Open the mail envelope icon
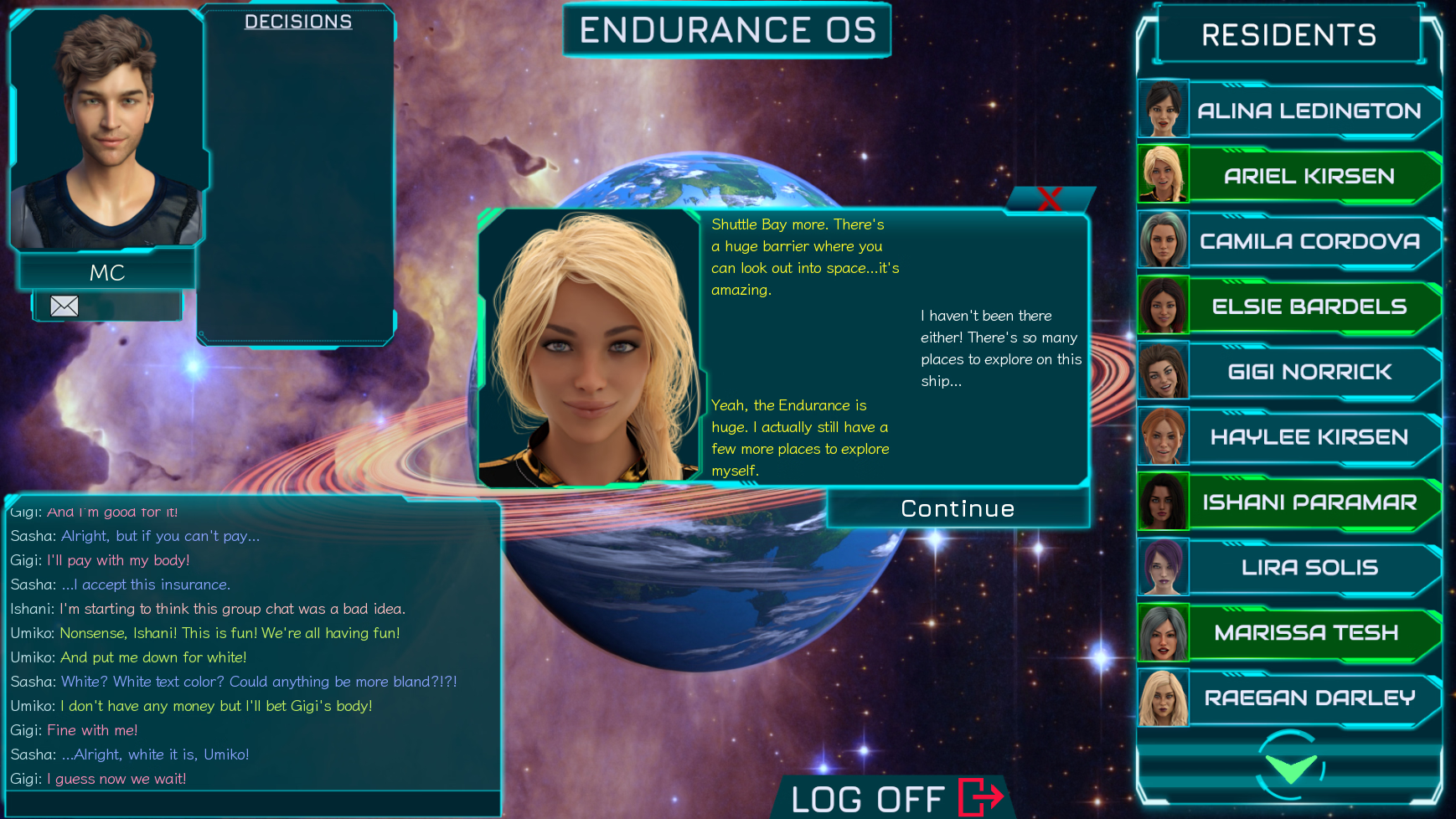The width and height of the screenshot is (1456, 819). (x=65, y=306)
